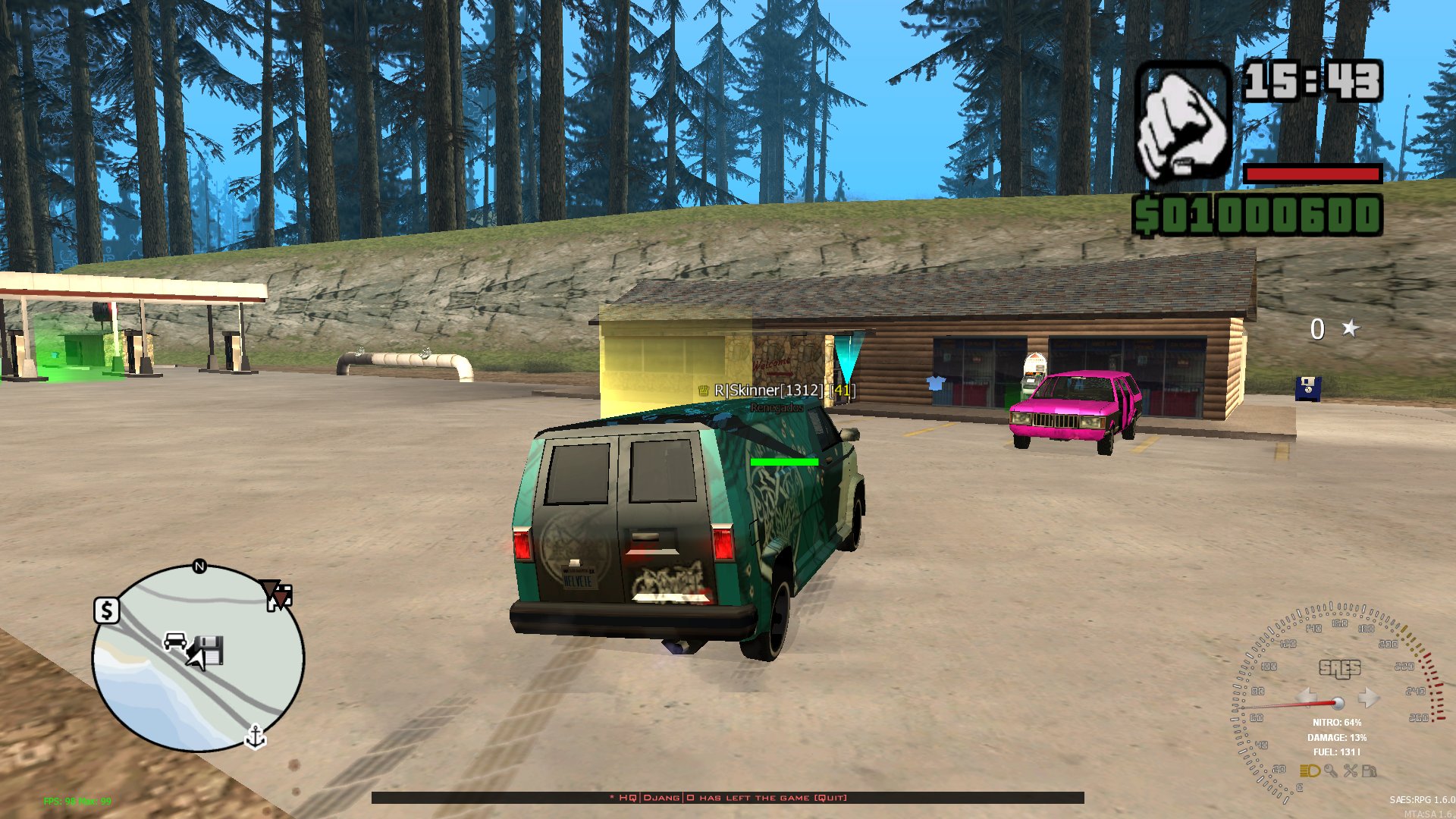Click the anchor blip on the minimap
Image resolution: width=1456 pixels, height=819 pixels.
coord(256,736)
